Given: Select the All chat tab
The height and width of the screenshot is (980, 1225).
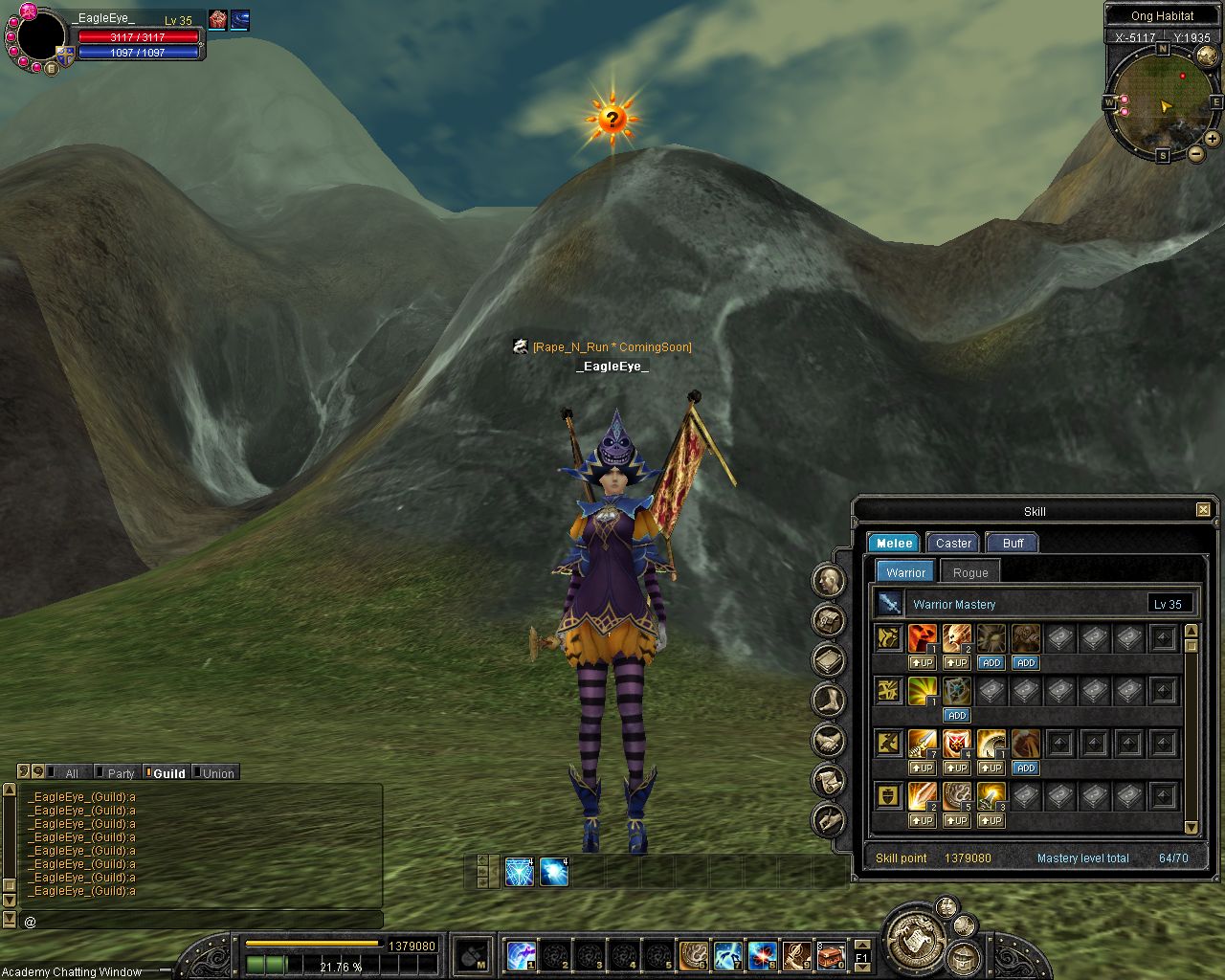Looking at the screenshot, I should pos(71,773).
